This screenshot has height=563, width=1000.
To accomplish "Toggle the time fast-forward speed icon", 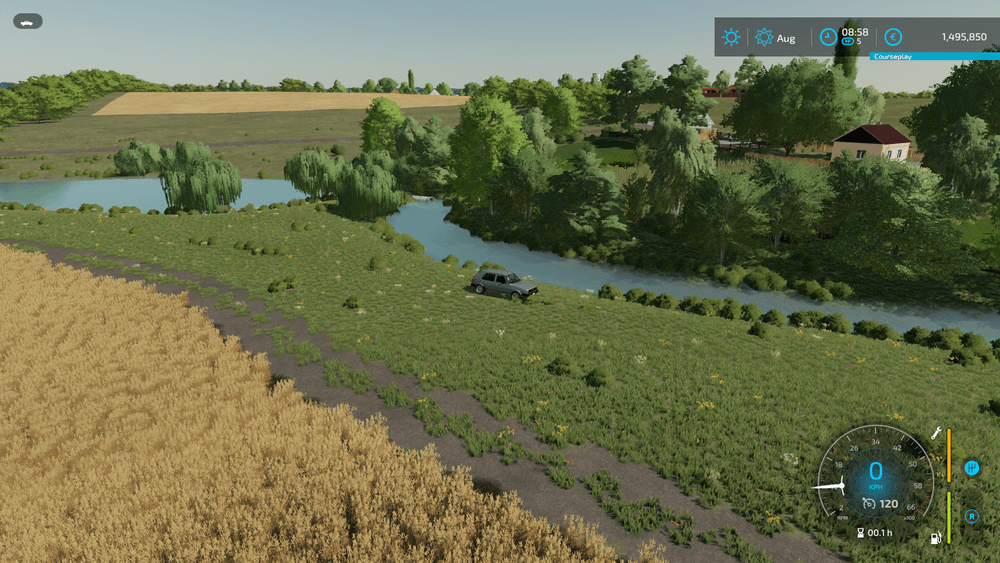I will pos(848,42).
